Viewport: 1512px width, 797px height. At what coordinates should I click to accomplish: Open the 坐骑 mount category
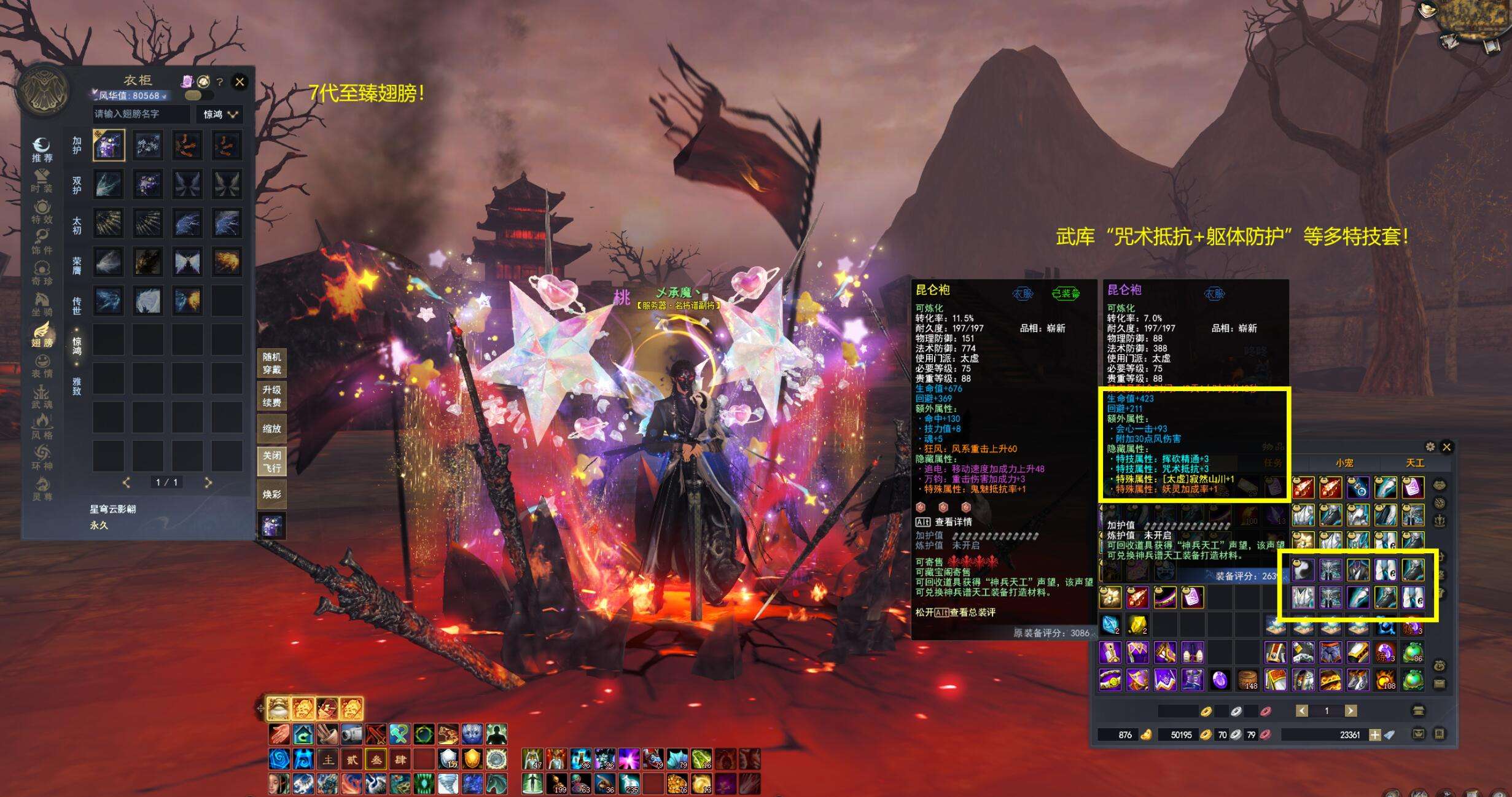click(42, 303)
